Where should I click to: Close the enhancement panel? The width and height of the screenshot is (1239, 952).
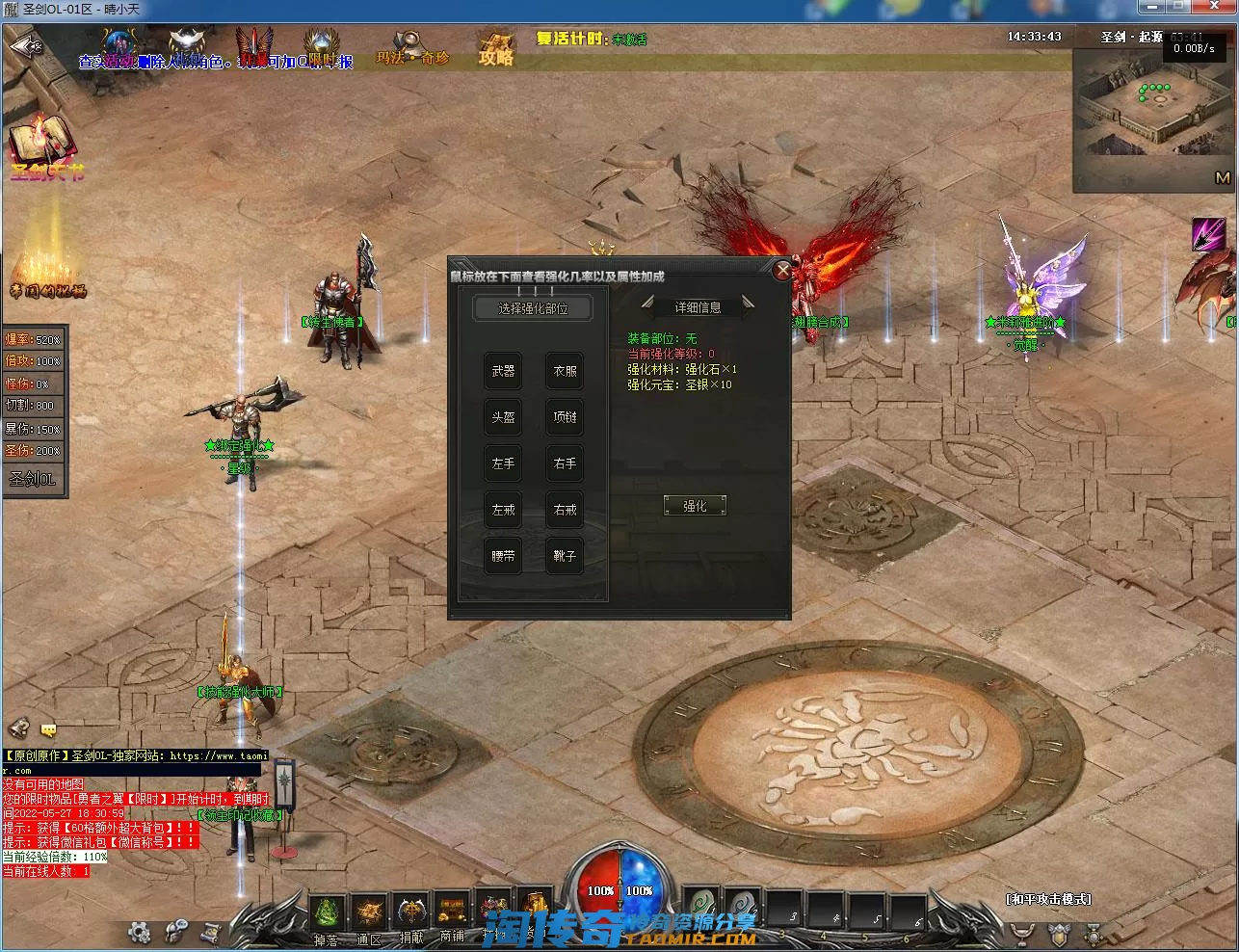click(x=782, y=271)
